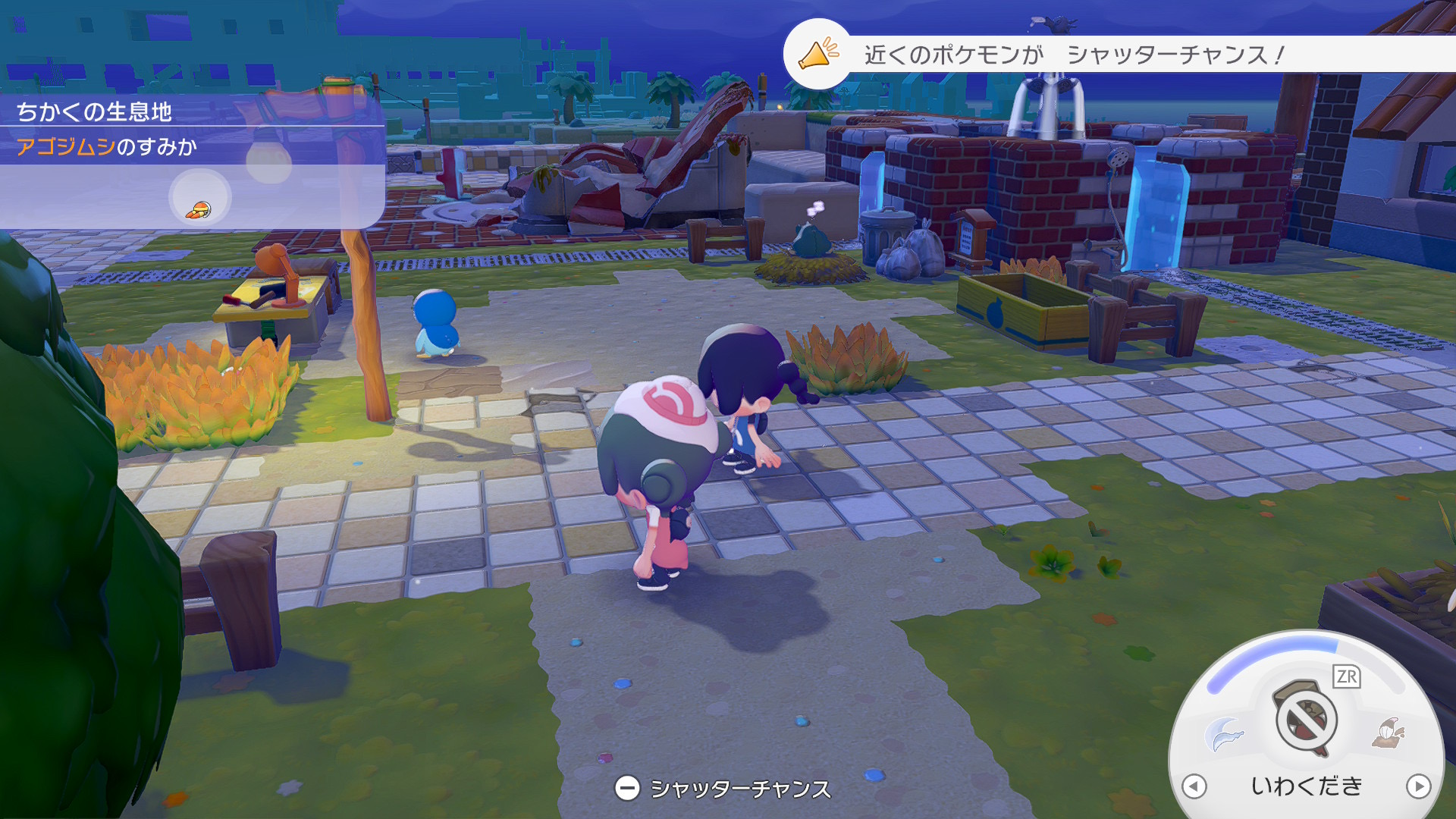This screenshot has height=819, width=1456.
Task: Cycle to the previous move with the left arrow
Action: click(1194, 786)
